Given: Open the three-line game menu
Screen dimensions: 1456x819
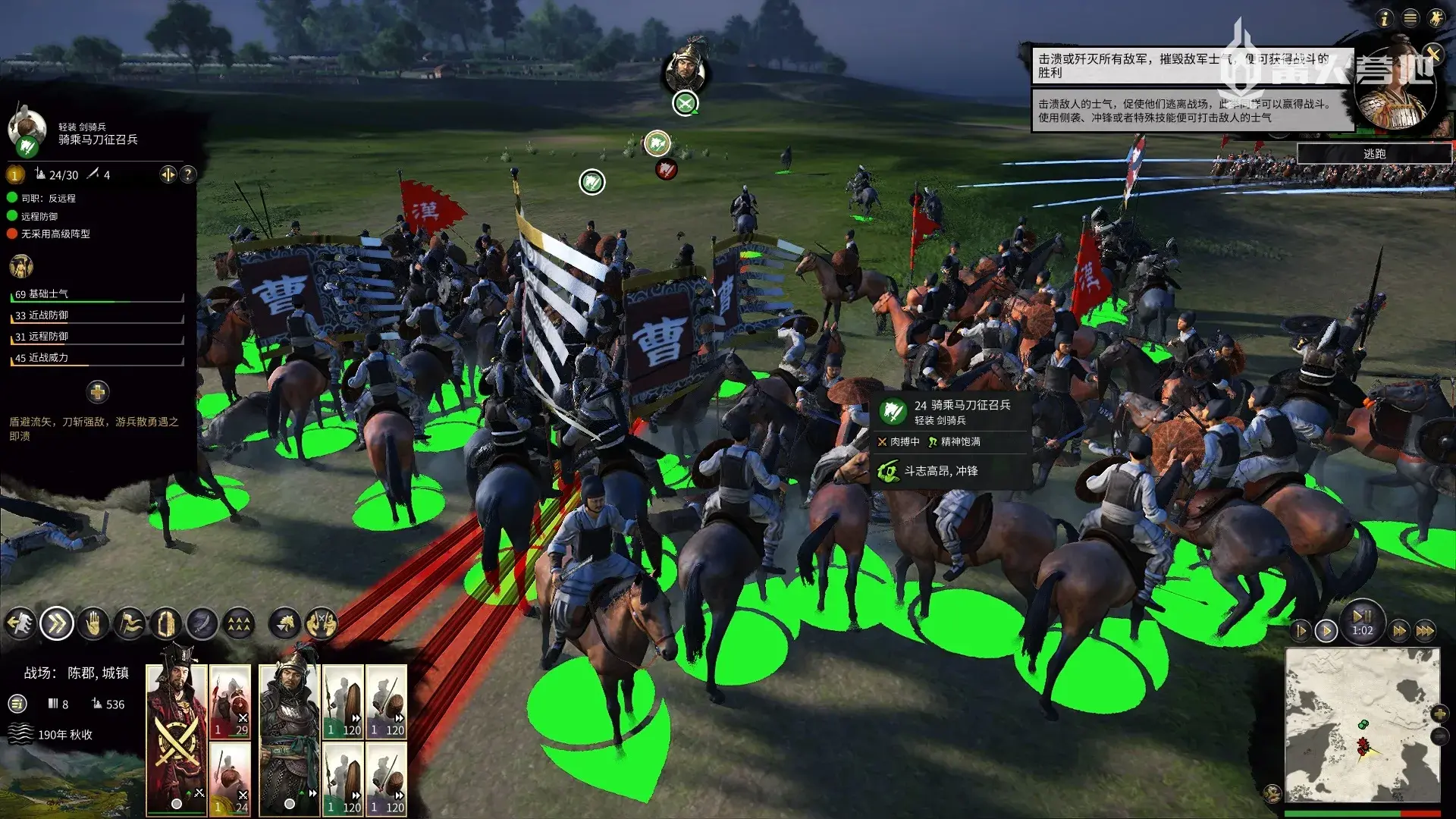Looking at the screenshot, I should (x=1410, y=18).
